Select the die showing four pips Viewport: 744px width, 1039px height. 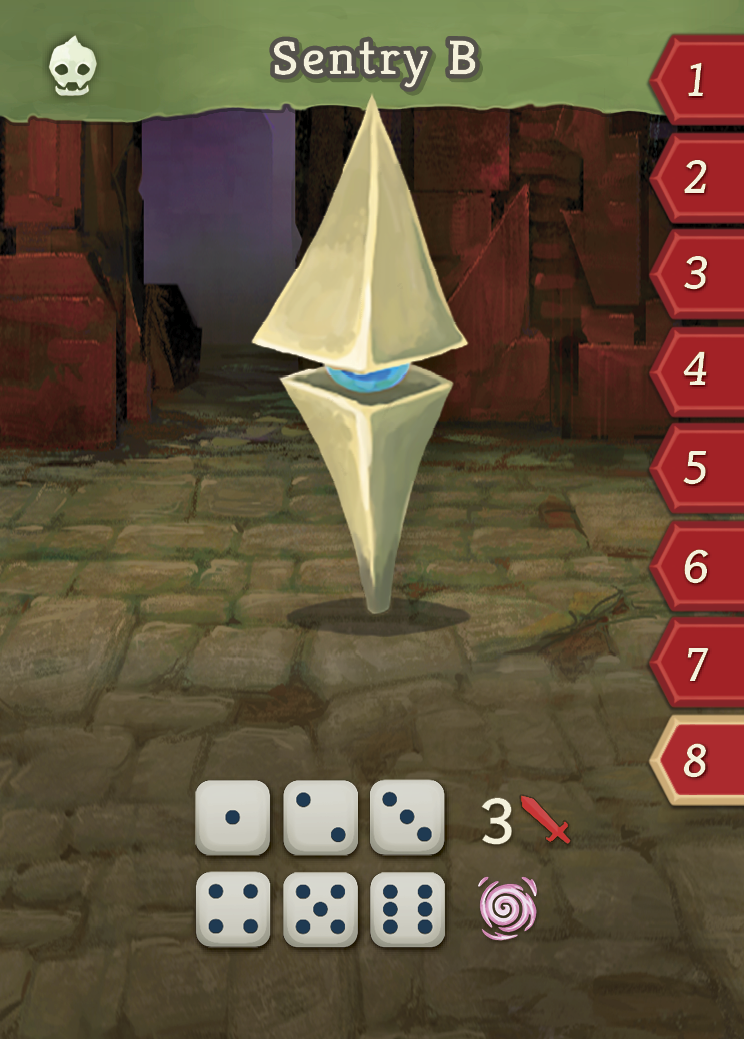tap(232, 908)
